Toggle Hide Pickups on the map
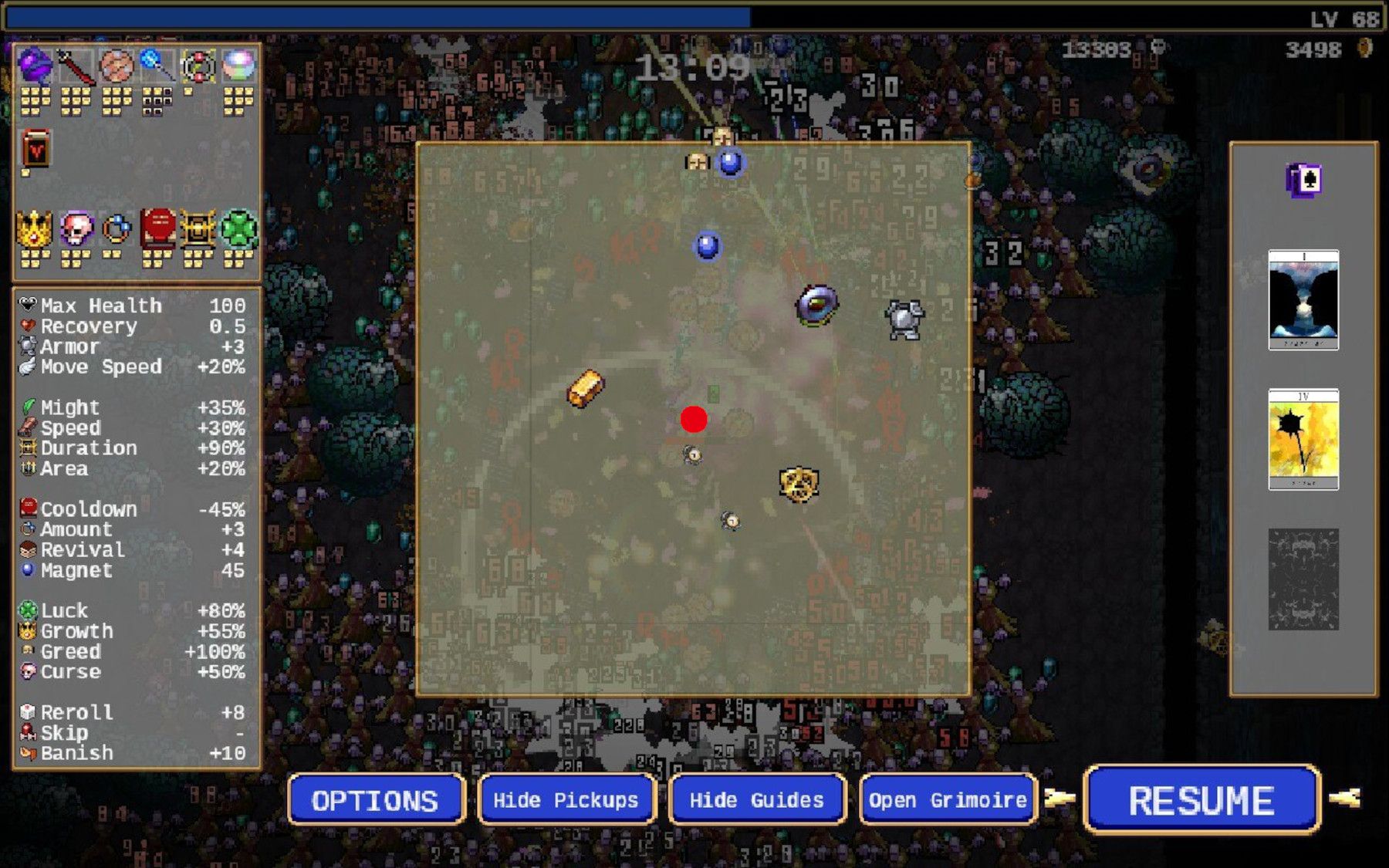 (x=566, y=800)
